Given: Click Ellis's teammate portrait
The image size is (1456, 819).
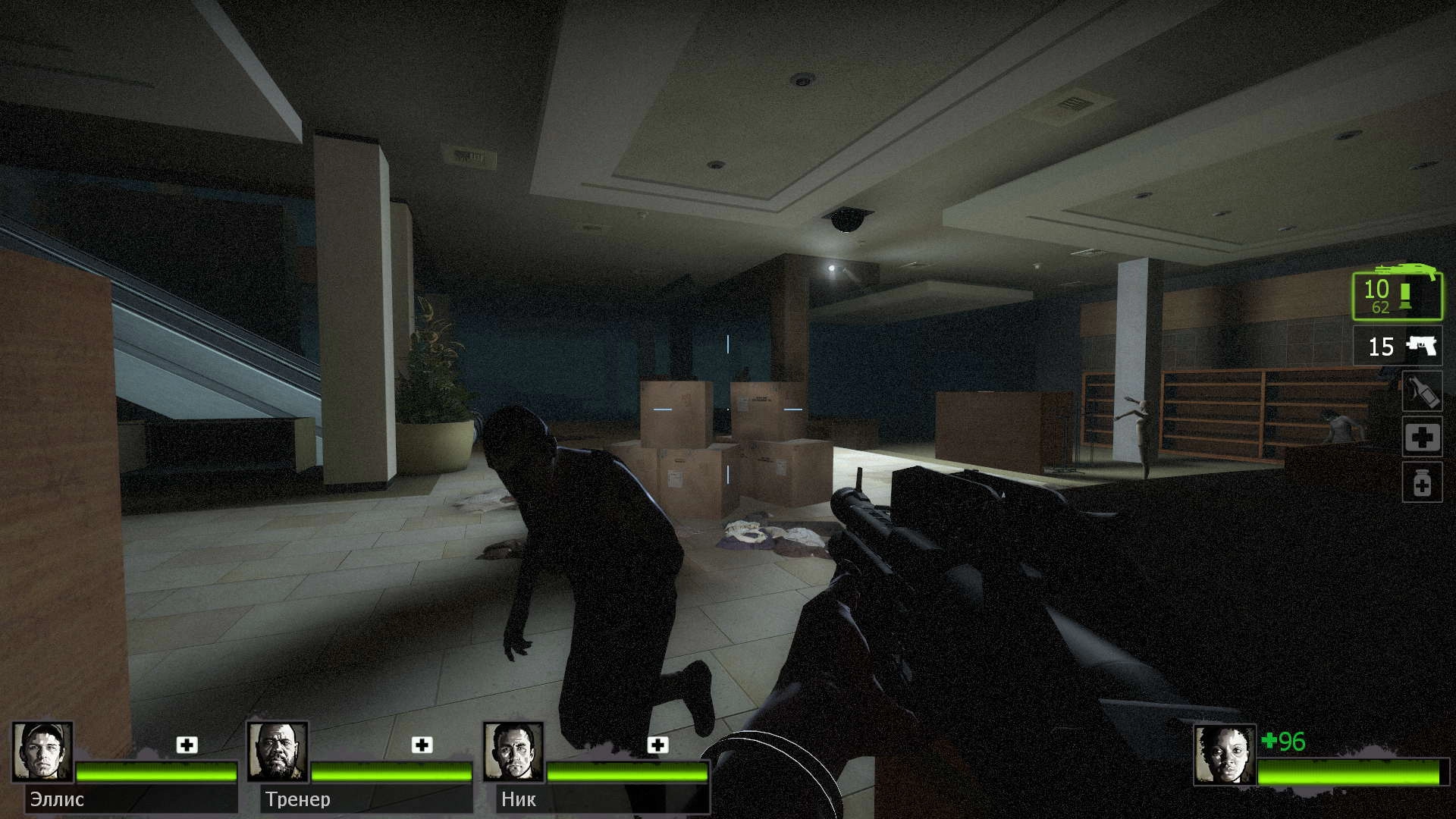Looking at the screenshot, I should (42, 752).
